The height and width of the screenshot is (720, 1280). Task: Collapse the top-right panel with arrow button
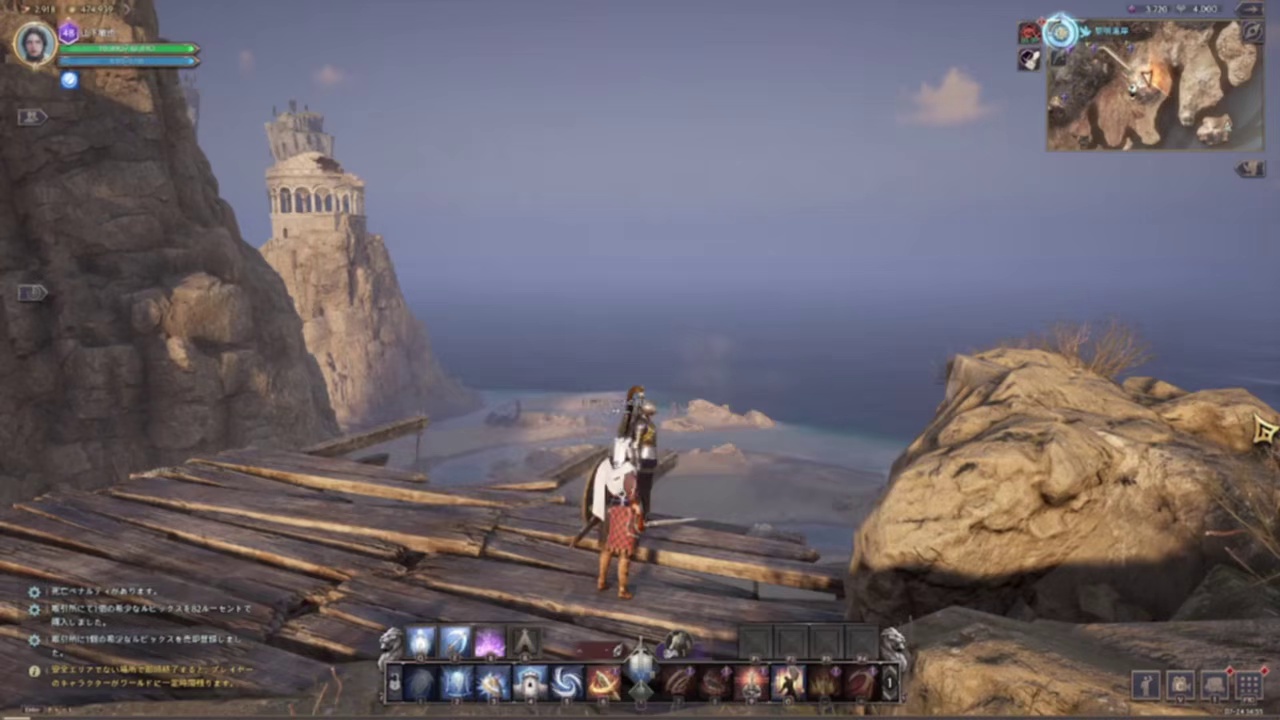point(1250,9)
